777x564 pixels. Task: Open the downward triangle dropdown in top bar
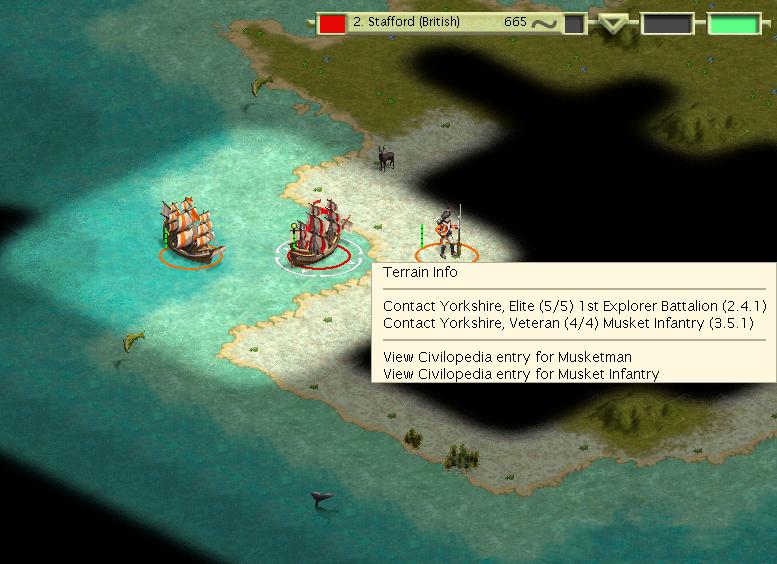[x=612, y=24]
